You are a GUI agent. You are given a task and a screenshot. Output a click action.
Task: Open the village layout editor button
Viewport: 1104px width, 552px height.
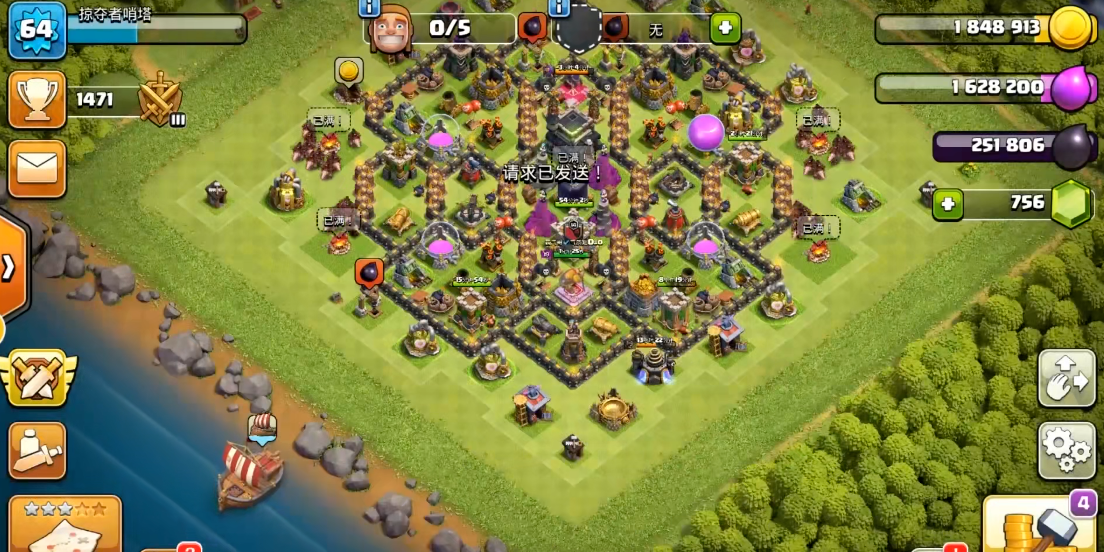pos(1067,378)
